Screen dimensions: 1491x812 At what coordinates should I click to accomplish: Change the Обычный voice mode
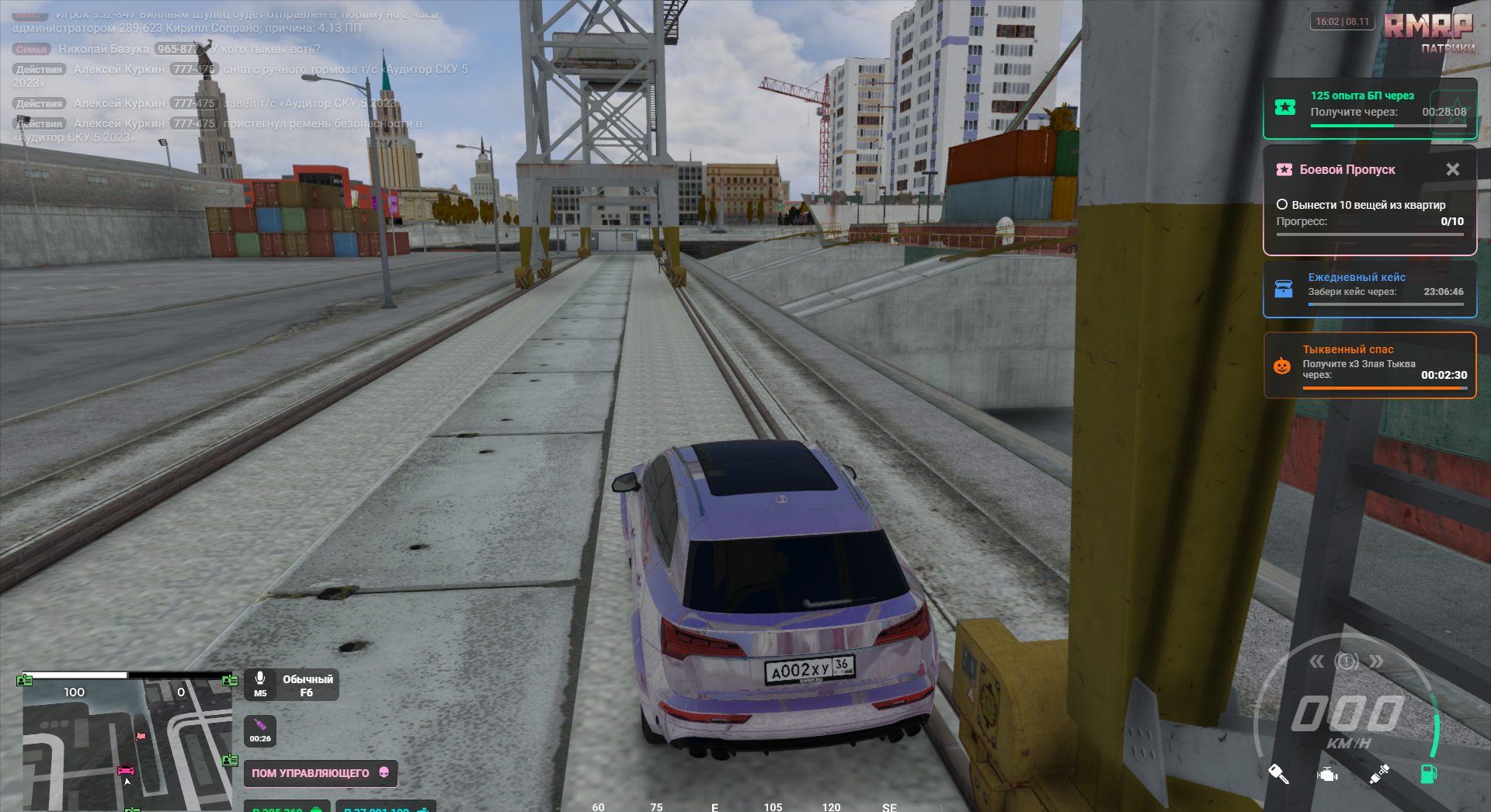coord(308,685)
